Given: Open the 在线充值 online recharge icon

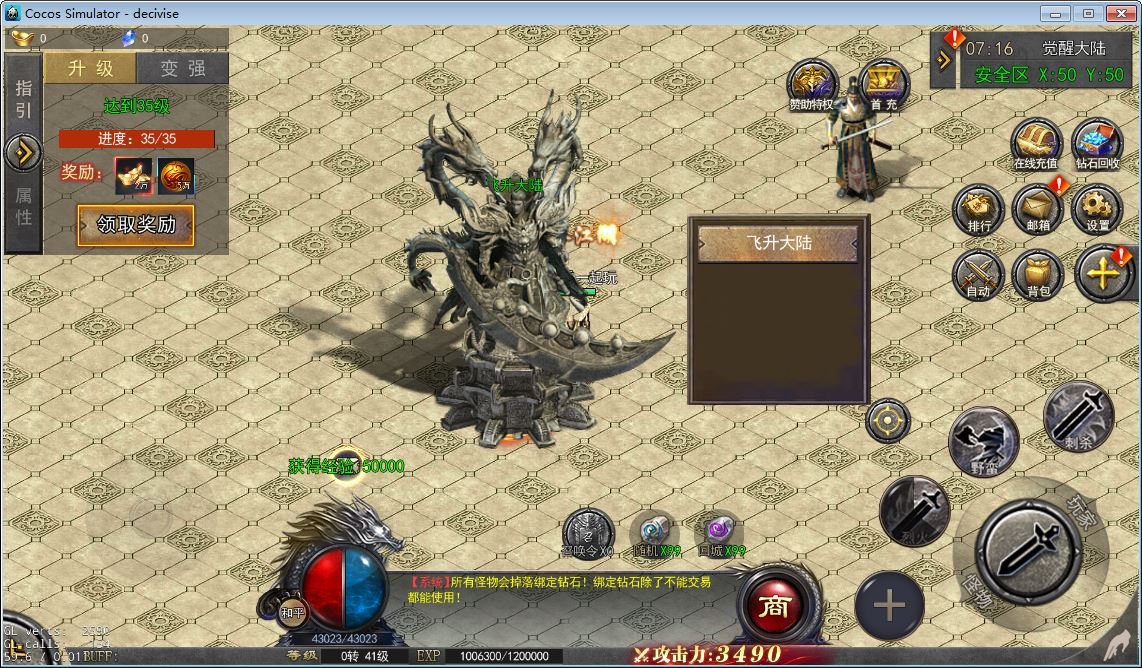Looking at the screenshot, I should pos(1035,142).
